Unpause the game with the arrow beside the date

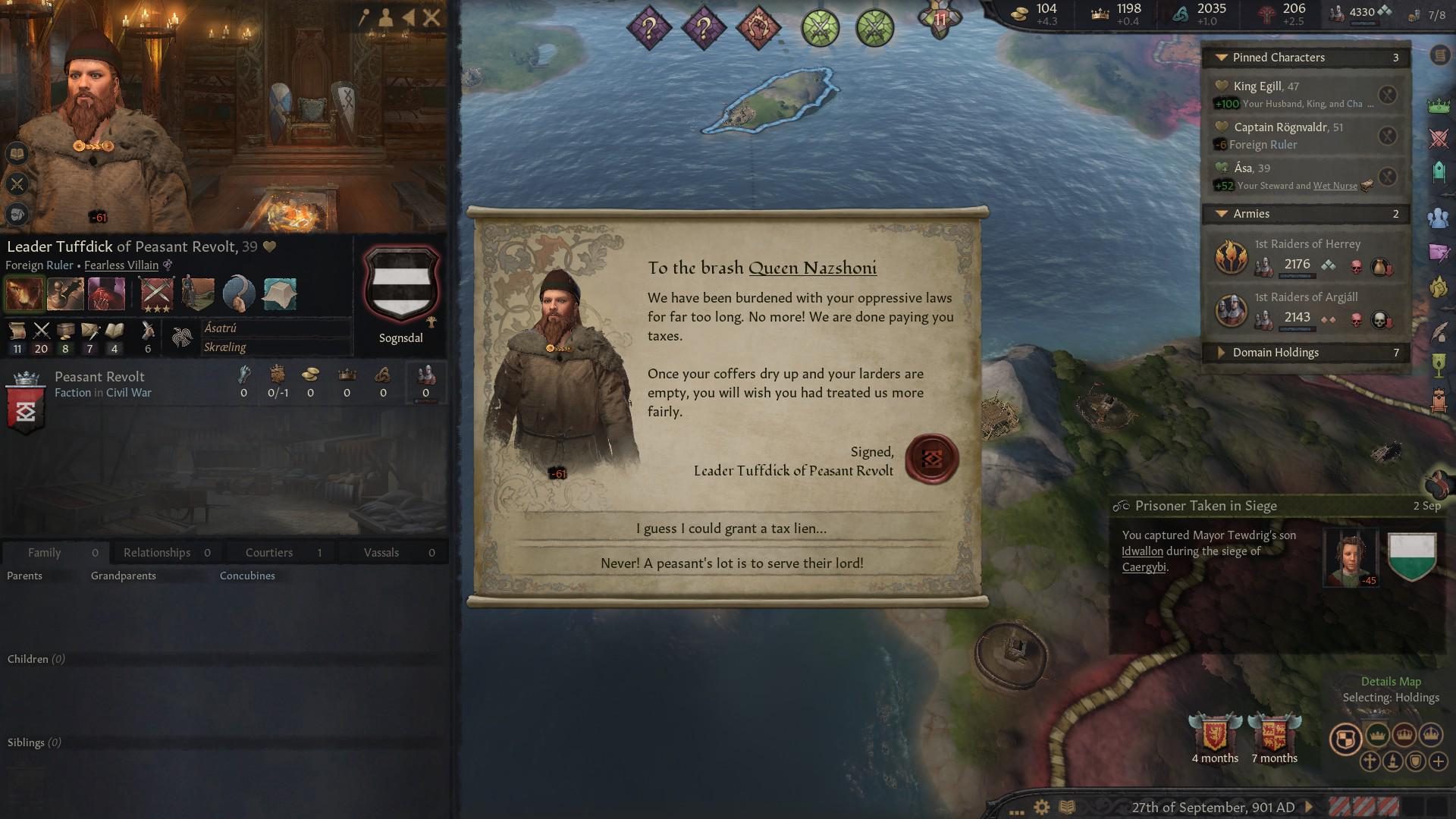pos(1309,807)
